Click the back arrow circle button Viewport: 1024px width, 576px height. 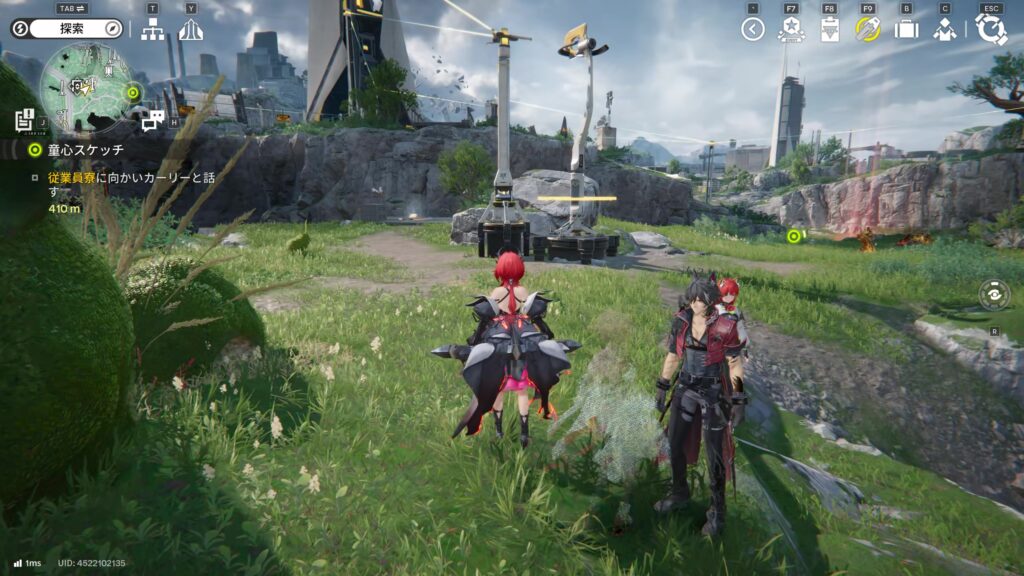(x=753, y=29)
